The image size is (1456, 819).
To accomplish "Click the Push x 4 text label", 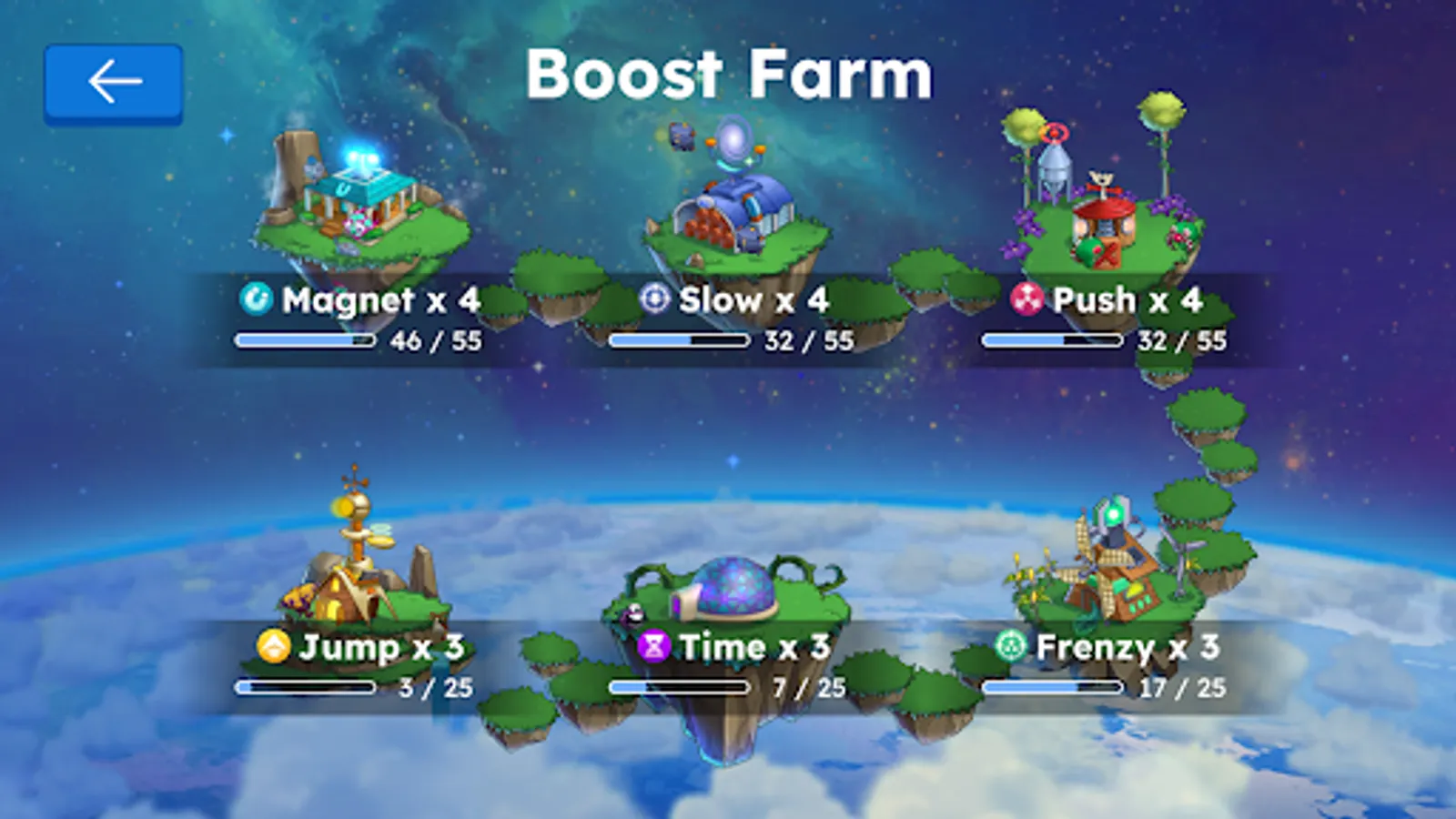I will tap(1128, 299).
